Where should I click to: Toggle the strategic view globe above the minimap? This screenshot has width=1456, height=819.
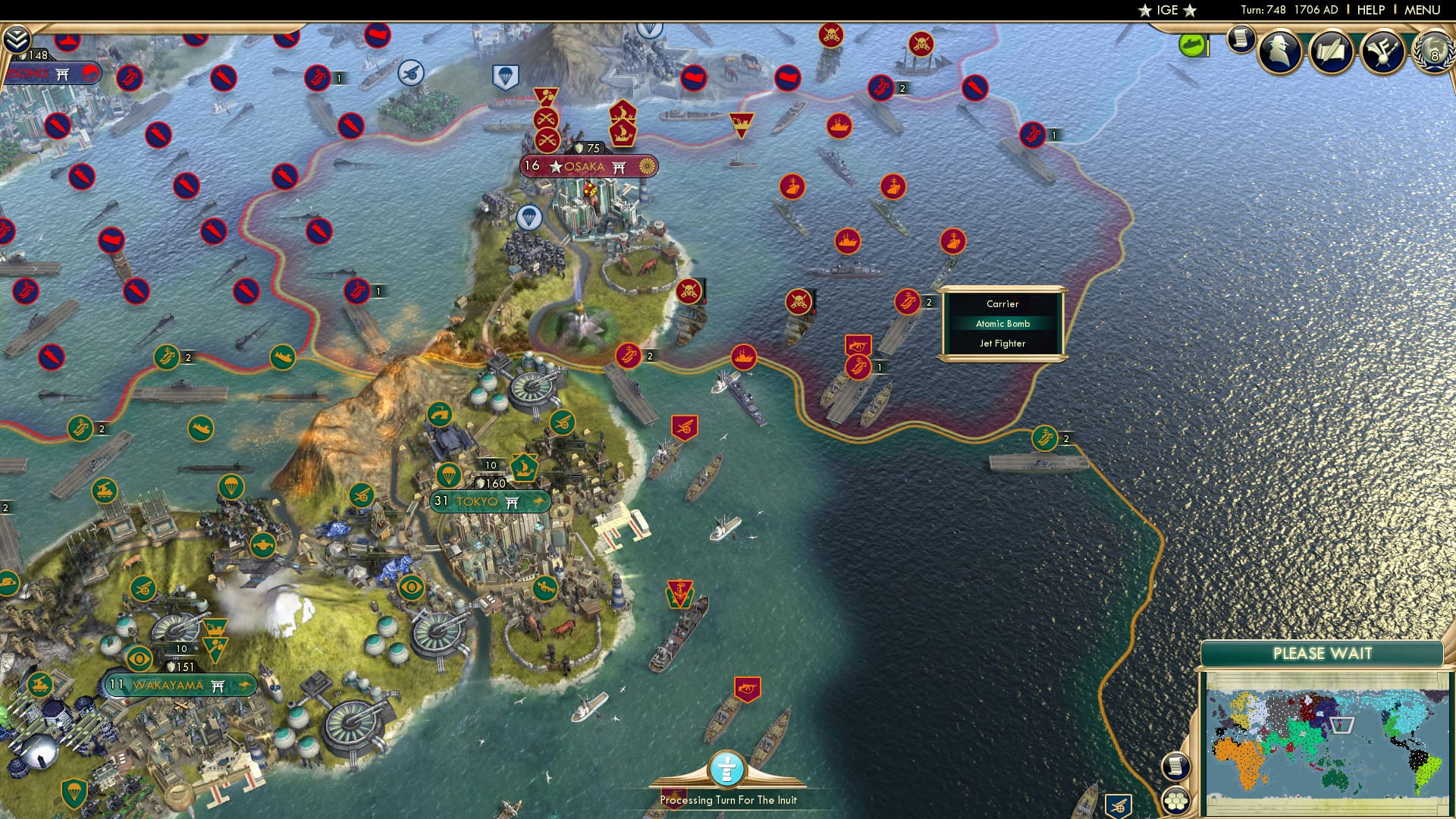click(x=1175, y=766)
